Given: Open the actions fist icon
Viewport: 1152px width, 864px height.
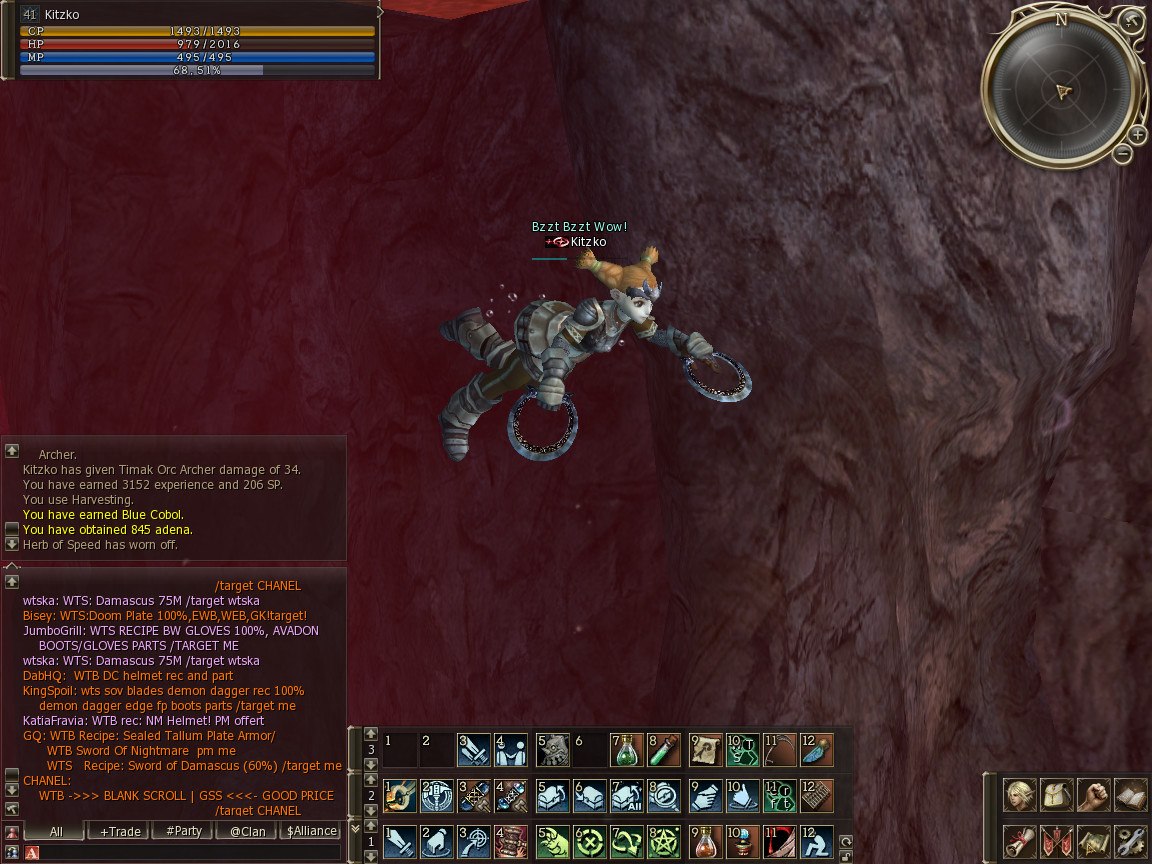Looking at the screenshot, I should 1094,796.
